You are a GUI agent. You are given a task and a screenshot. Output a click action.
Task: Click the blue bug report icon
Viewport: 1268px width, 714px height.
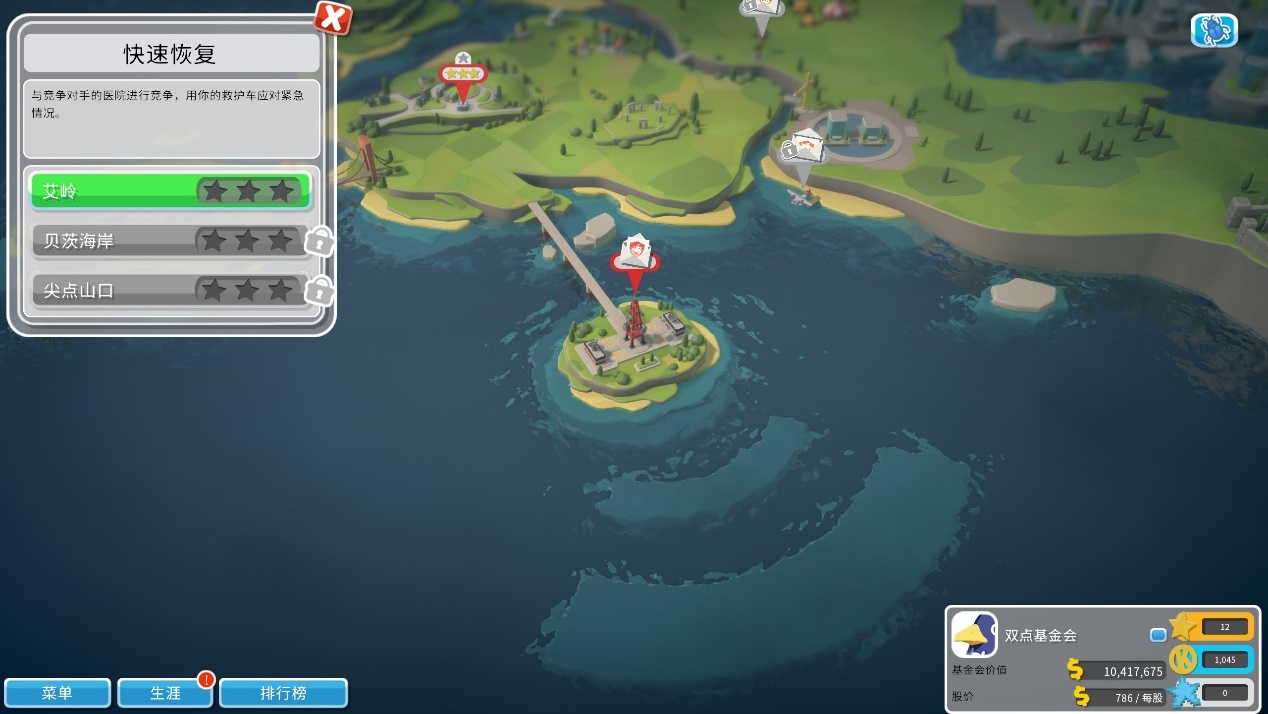click(1214, 30)
